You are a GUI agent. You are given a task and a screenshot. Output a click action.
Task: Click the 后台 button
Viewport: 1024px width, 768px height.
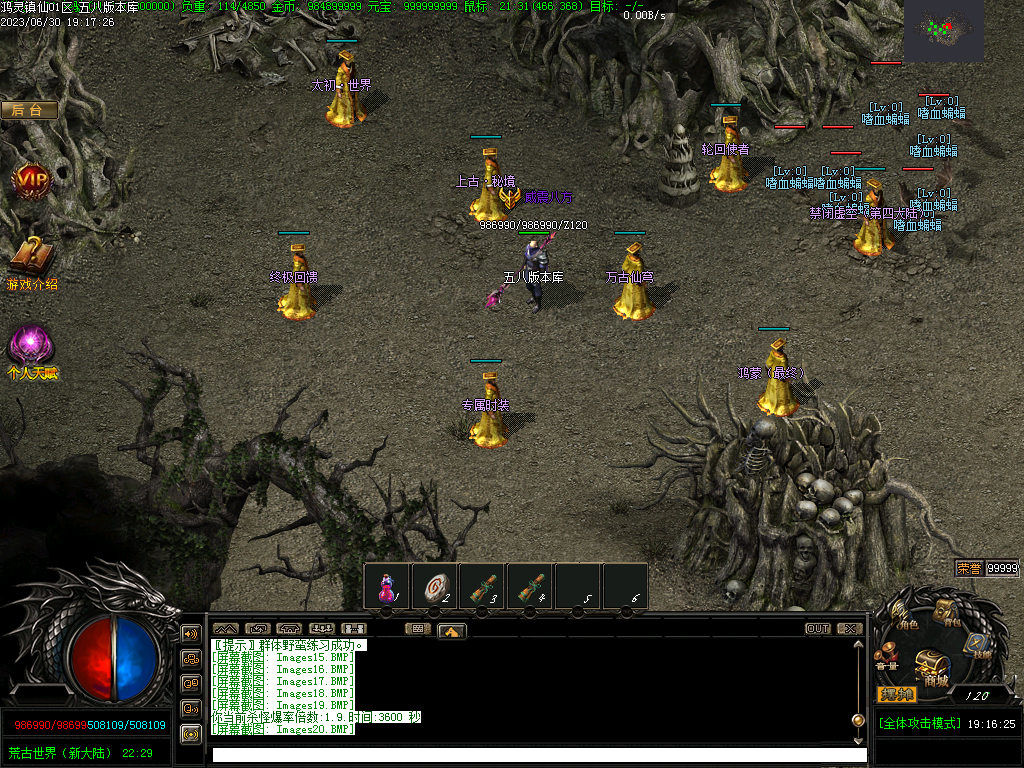point(29,110)
